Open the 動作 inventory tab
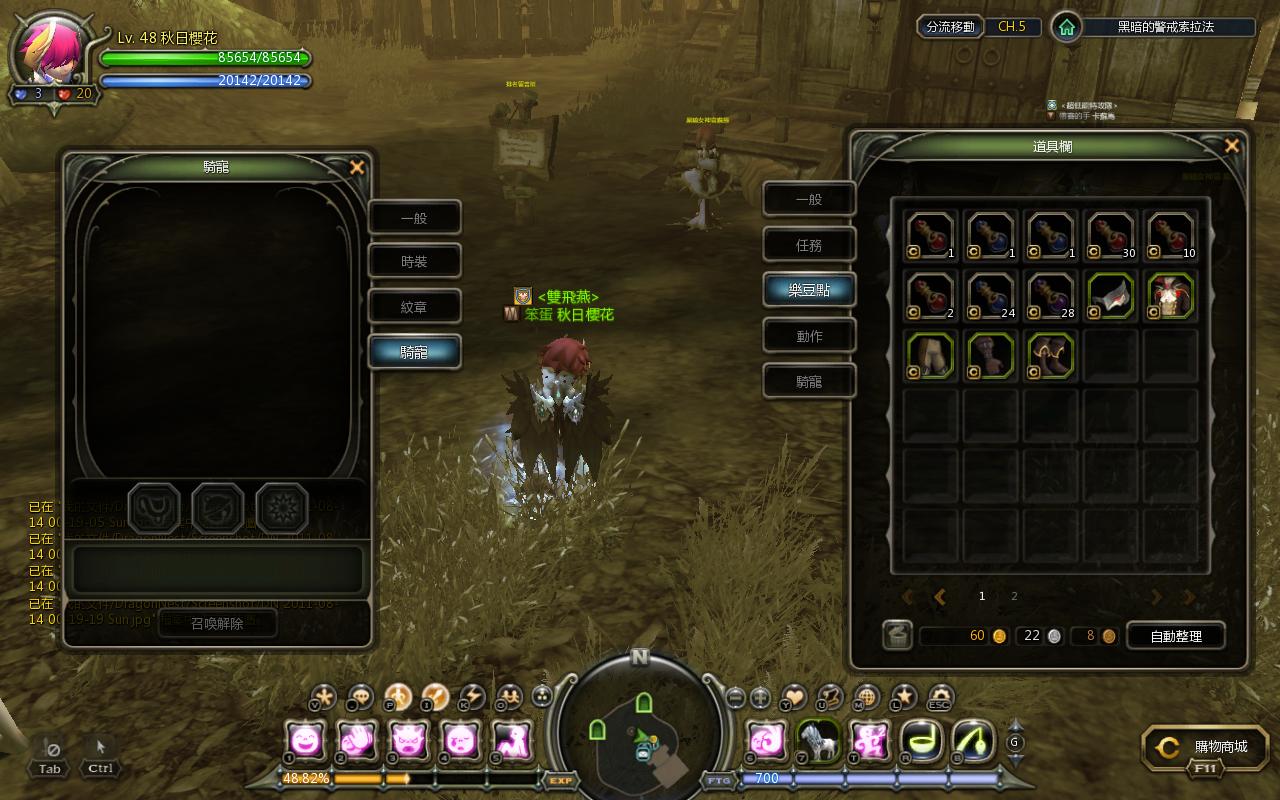 pos(809,336)
